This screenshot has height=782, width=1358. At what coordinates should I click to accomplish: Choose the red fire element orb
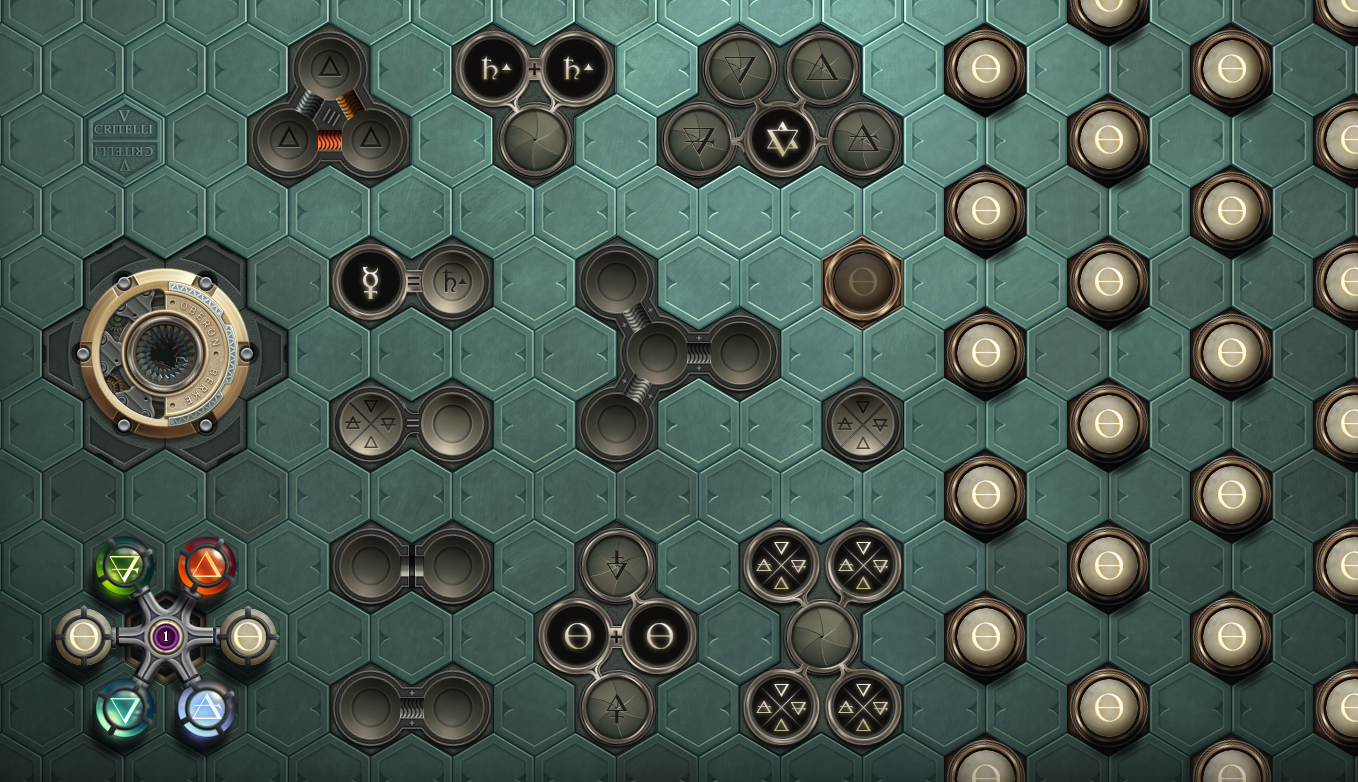click(207, 568)
